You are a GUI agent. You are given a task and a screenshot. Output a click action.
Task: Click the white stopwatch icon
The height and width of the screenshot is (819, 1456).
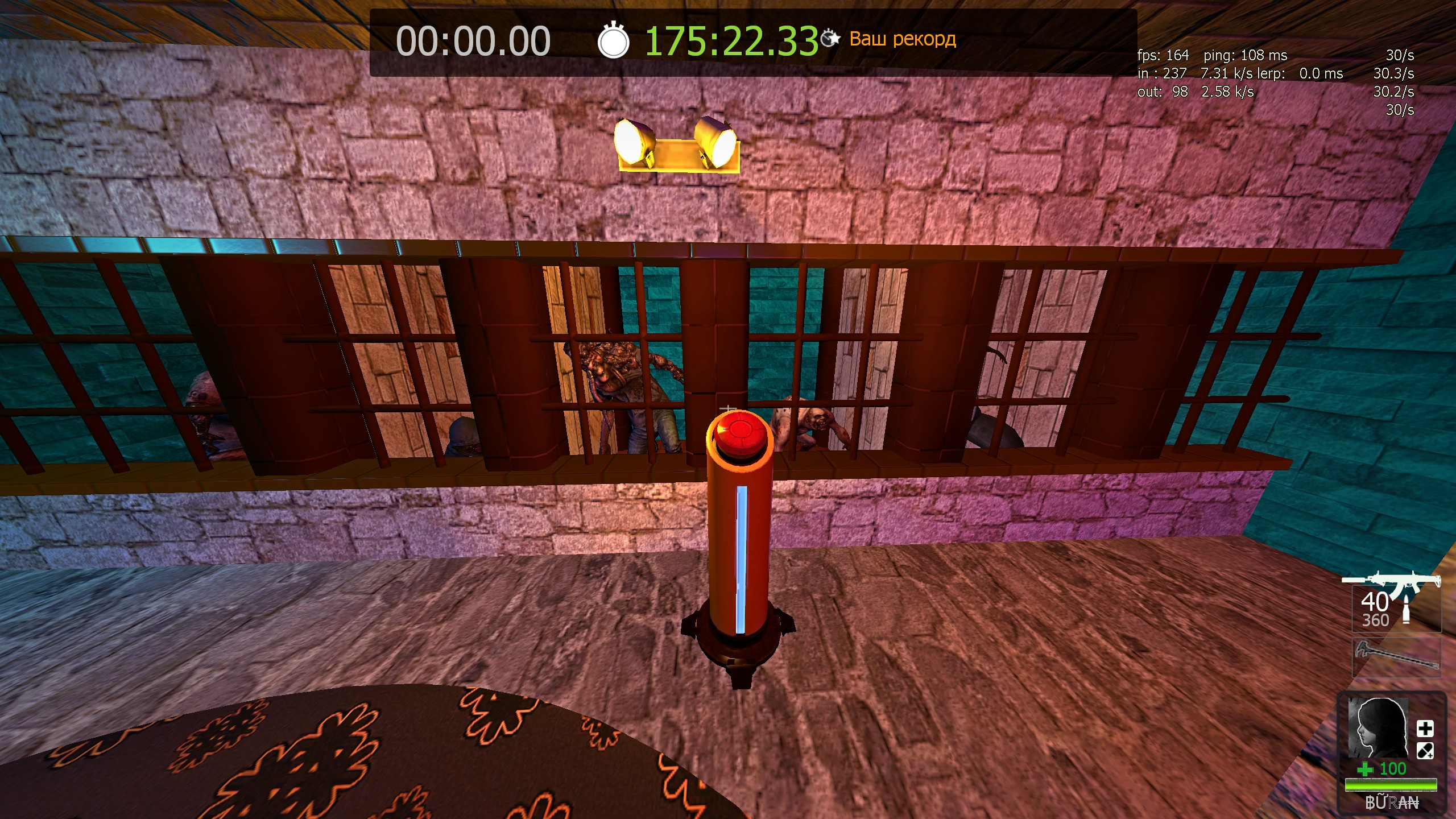tap(613, 41)
